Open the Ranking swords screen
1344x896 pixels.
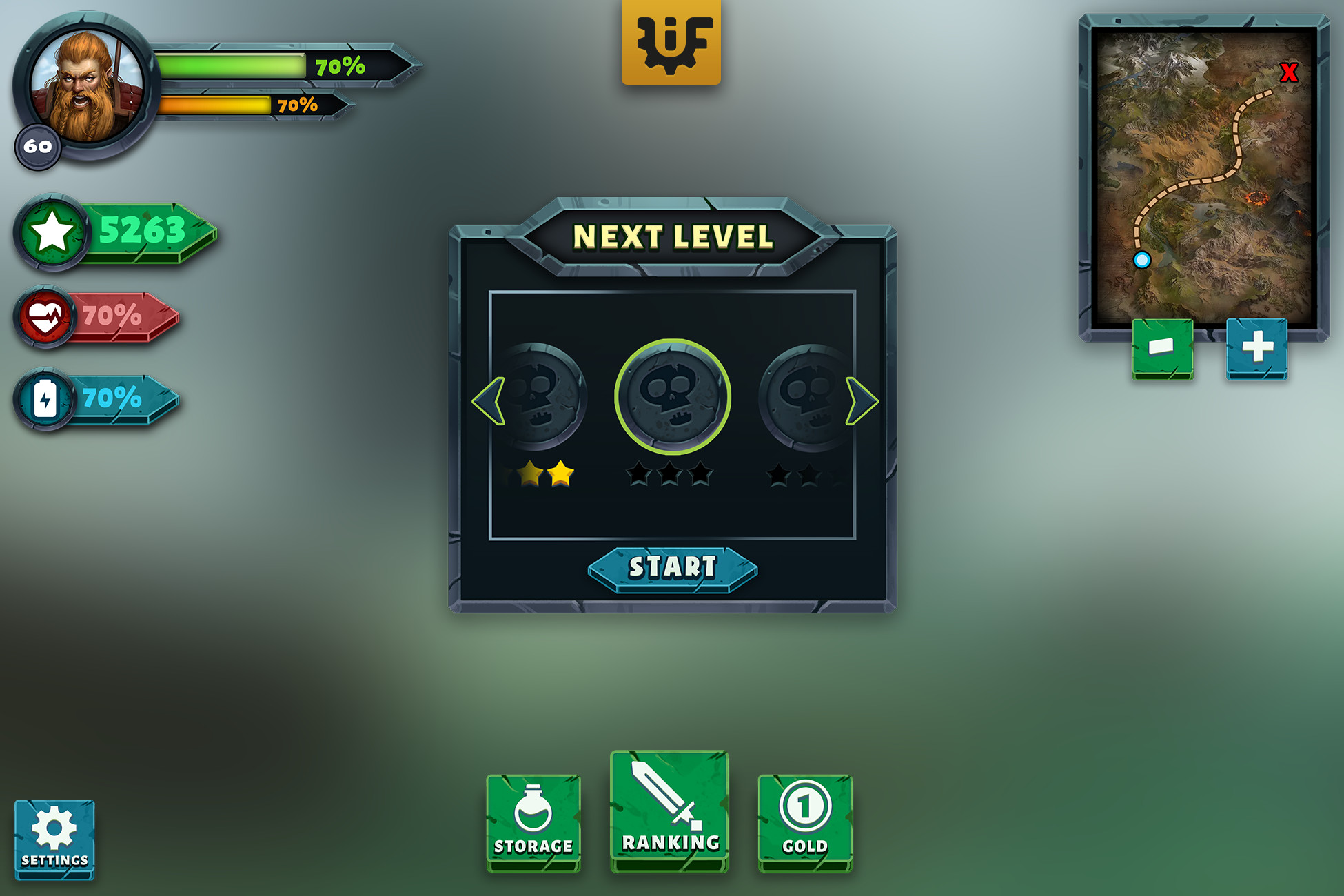[x=669, y=810]
